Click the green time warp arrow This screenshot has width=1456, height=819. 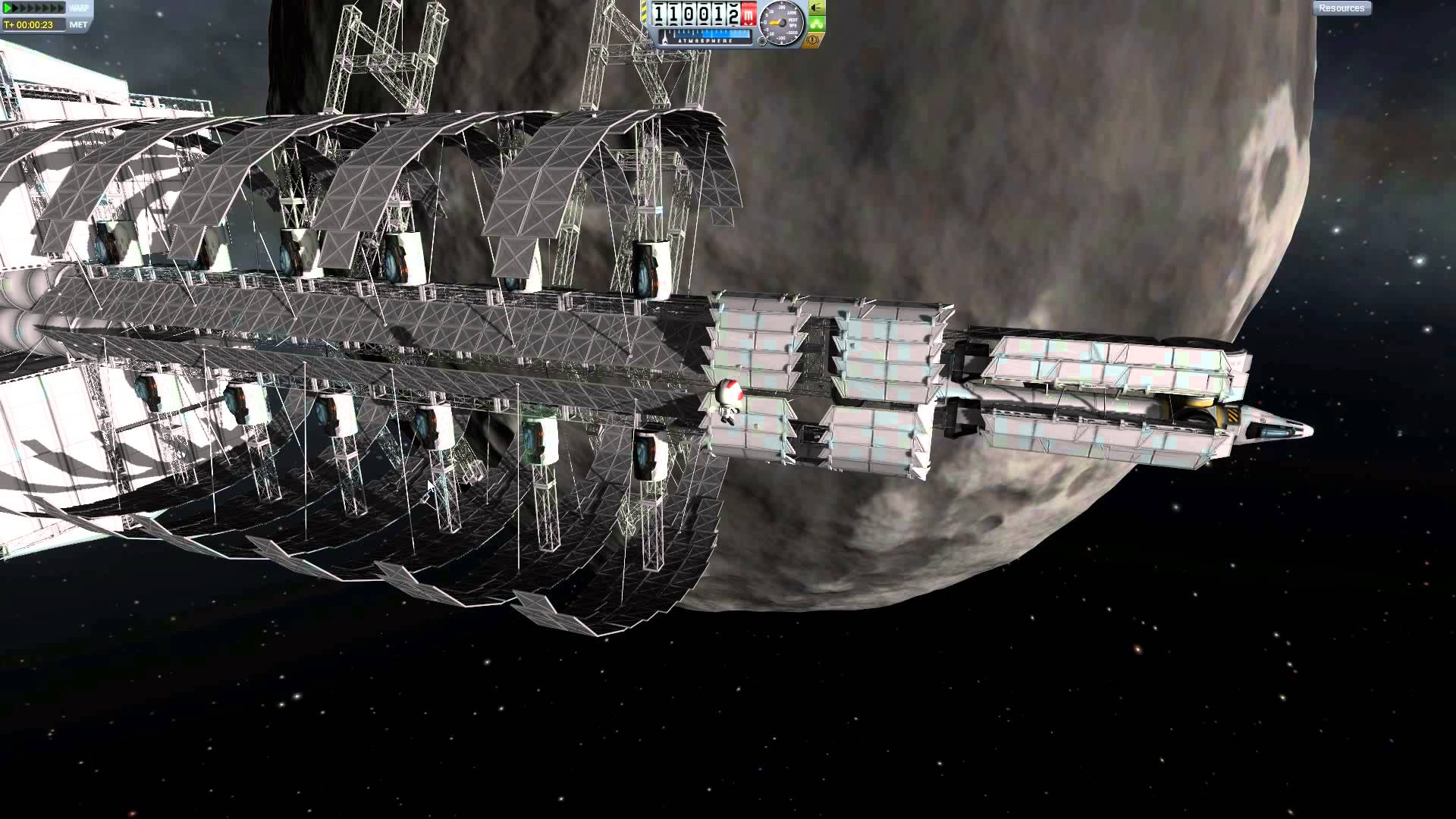point(9,8)
